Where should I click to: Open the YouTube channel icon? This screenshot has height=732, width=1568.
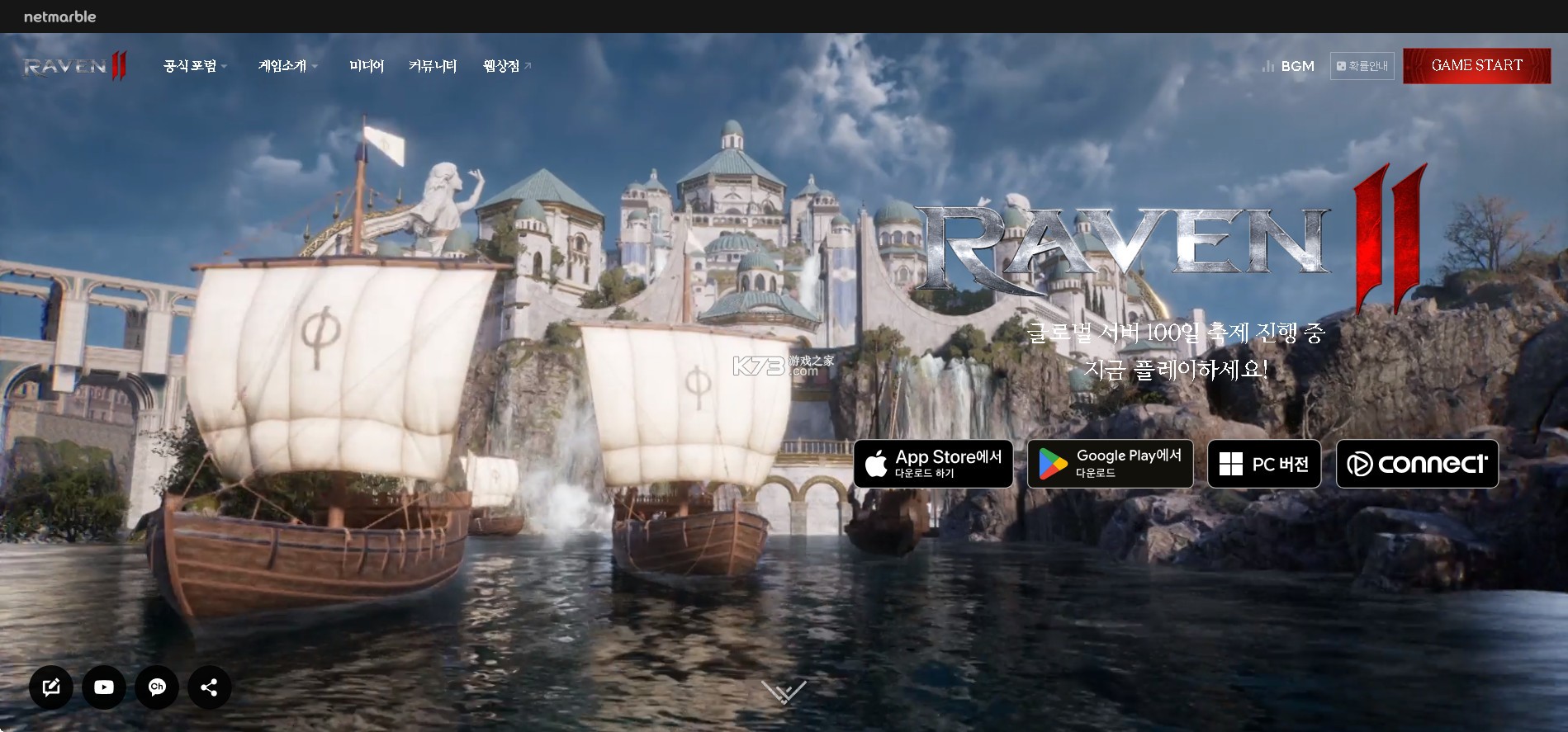tap(103, 687)
